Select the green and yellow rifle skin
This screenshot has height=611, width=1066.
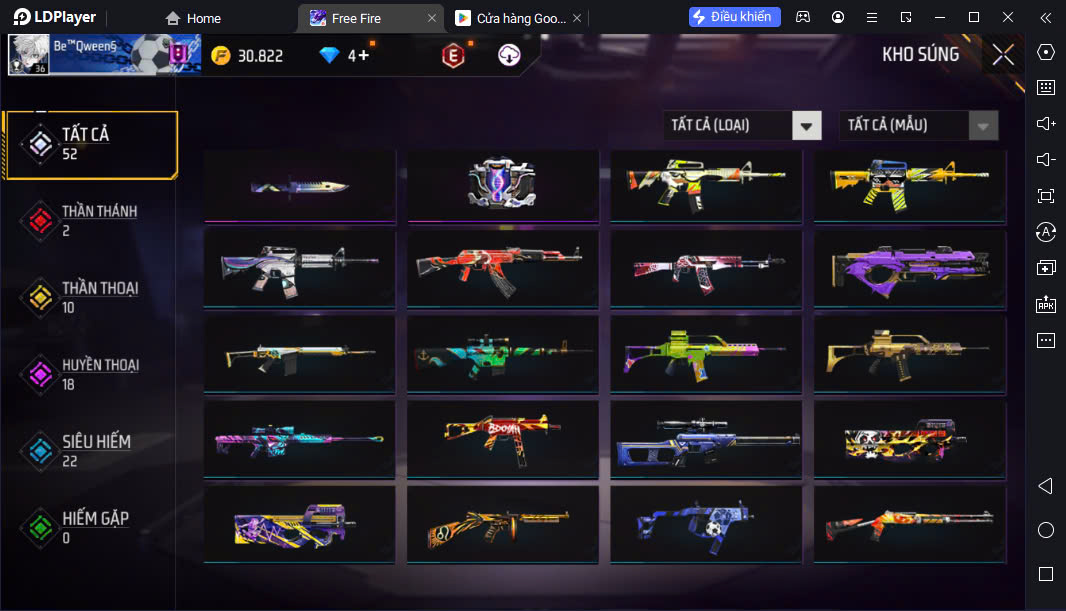(705, 352)
